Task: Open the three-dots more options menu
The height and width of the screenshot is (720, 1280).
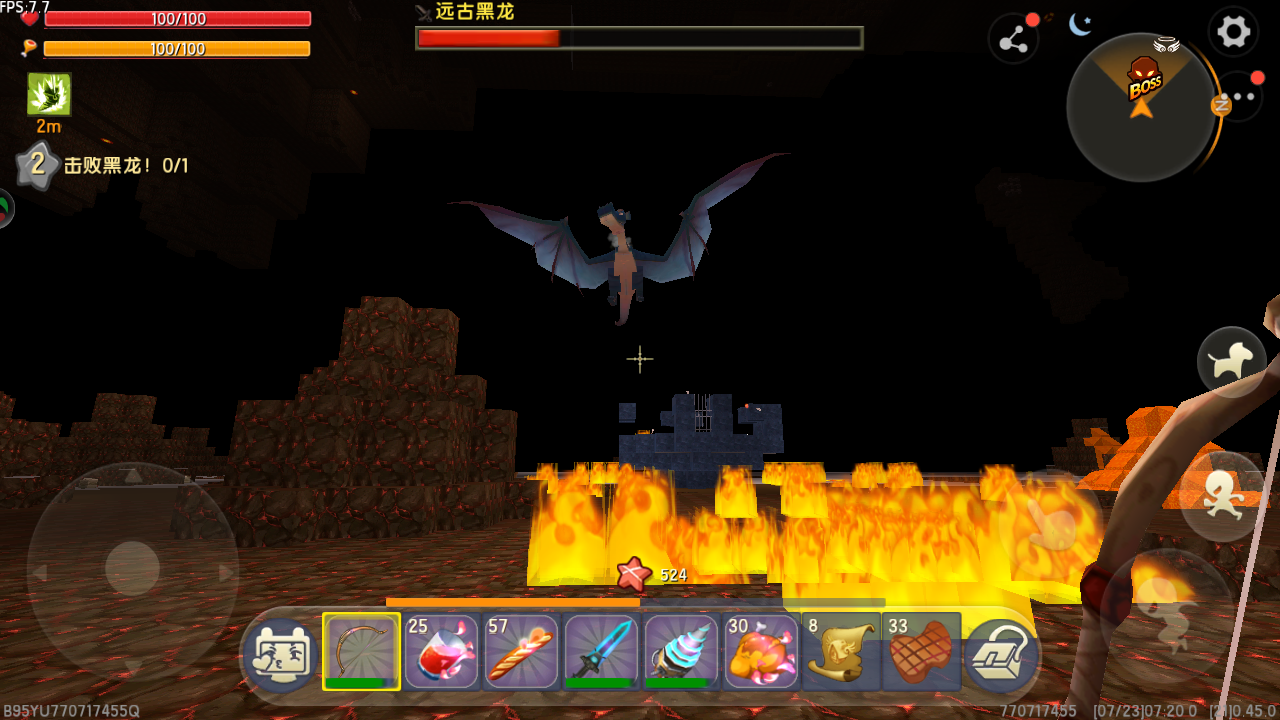Action: point(1243,98)
